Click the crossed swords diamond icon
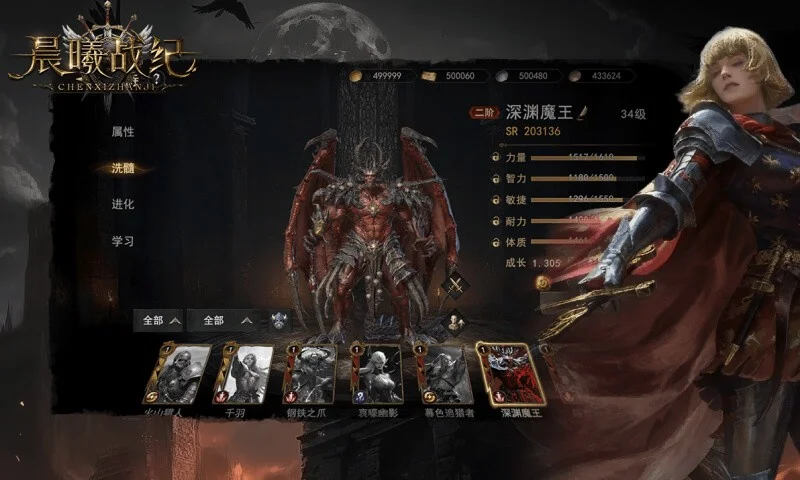 coord(457,285)
